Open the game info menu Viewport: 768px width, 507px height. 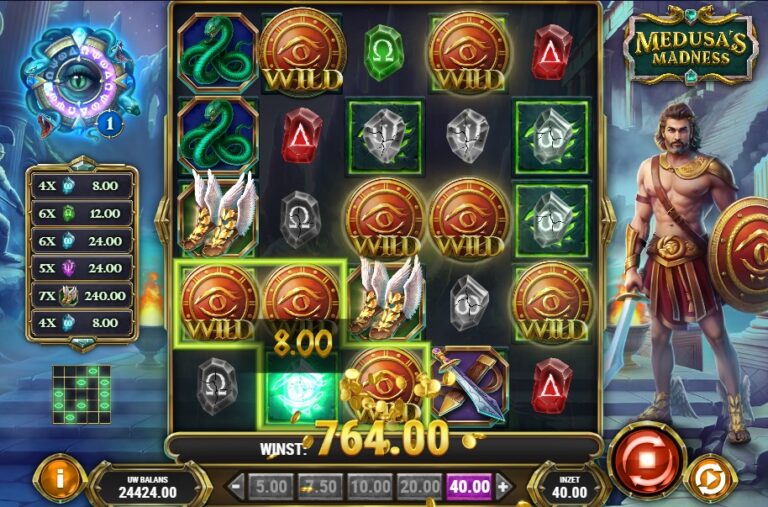59,478
